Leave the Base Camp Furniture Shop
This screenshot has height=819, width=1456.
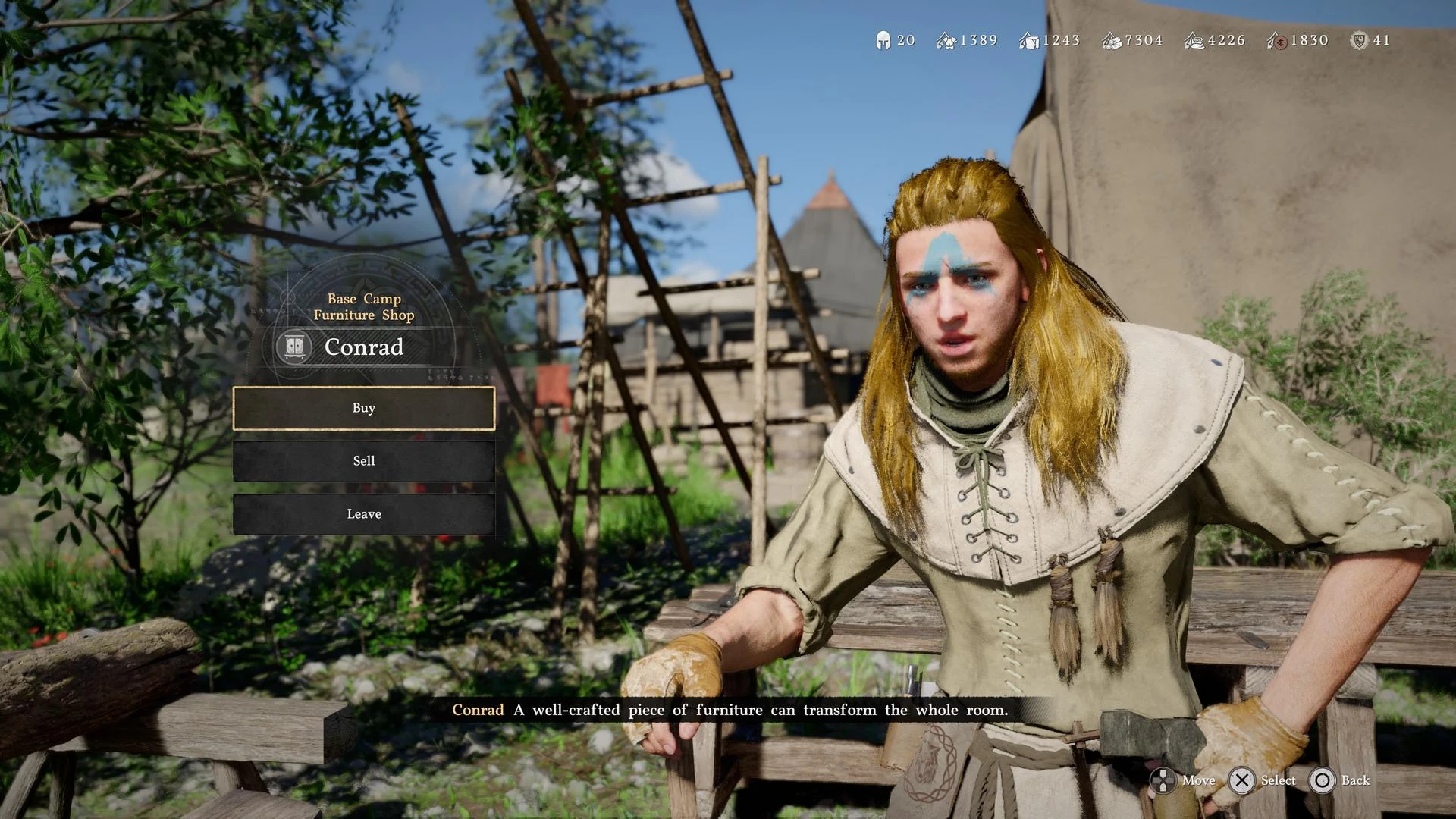point(364,514)
